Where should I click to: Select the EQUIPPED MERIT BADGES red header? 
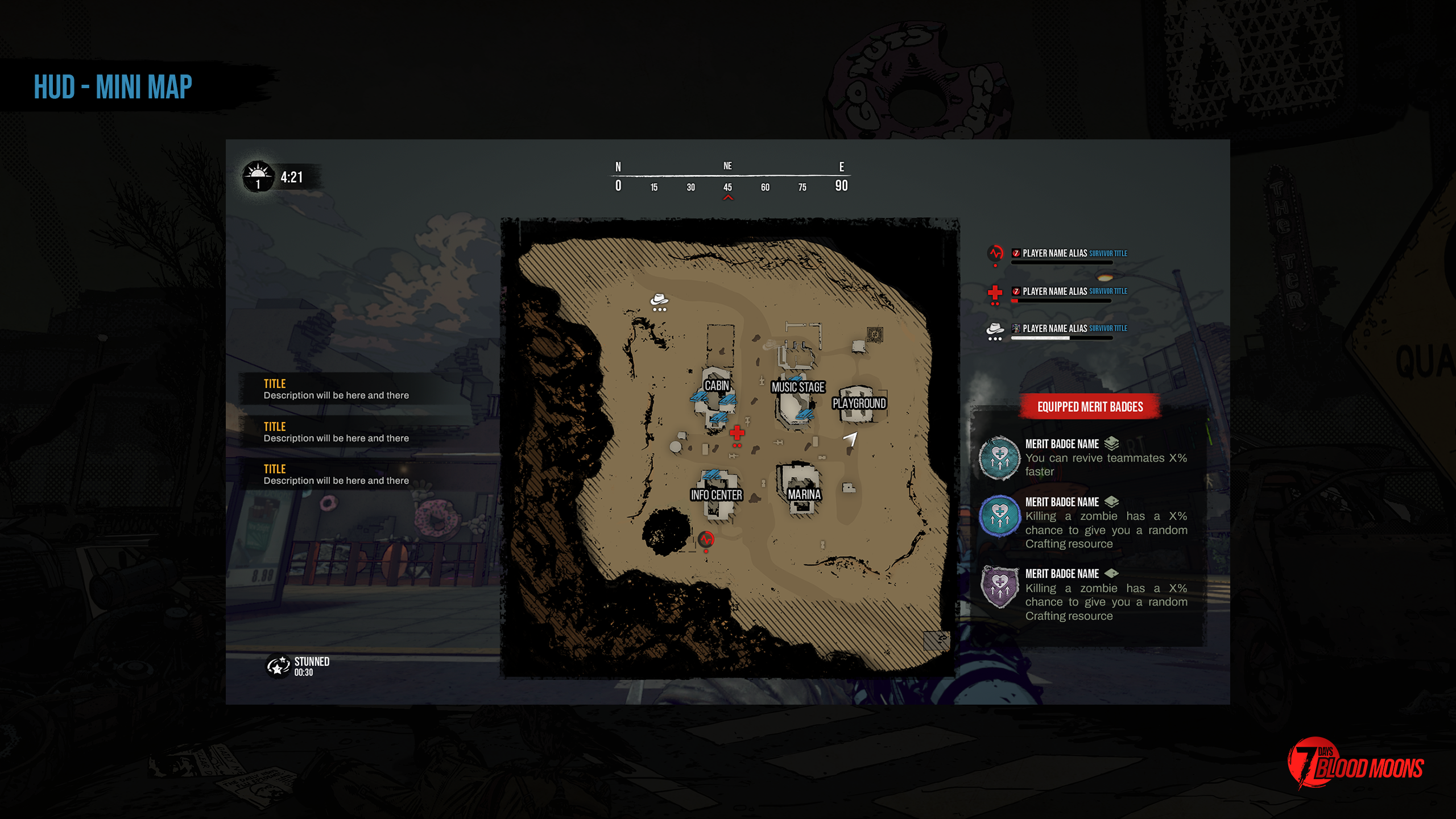pyautogui.click(x=1090, y=407)
